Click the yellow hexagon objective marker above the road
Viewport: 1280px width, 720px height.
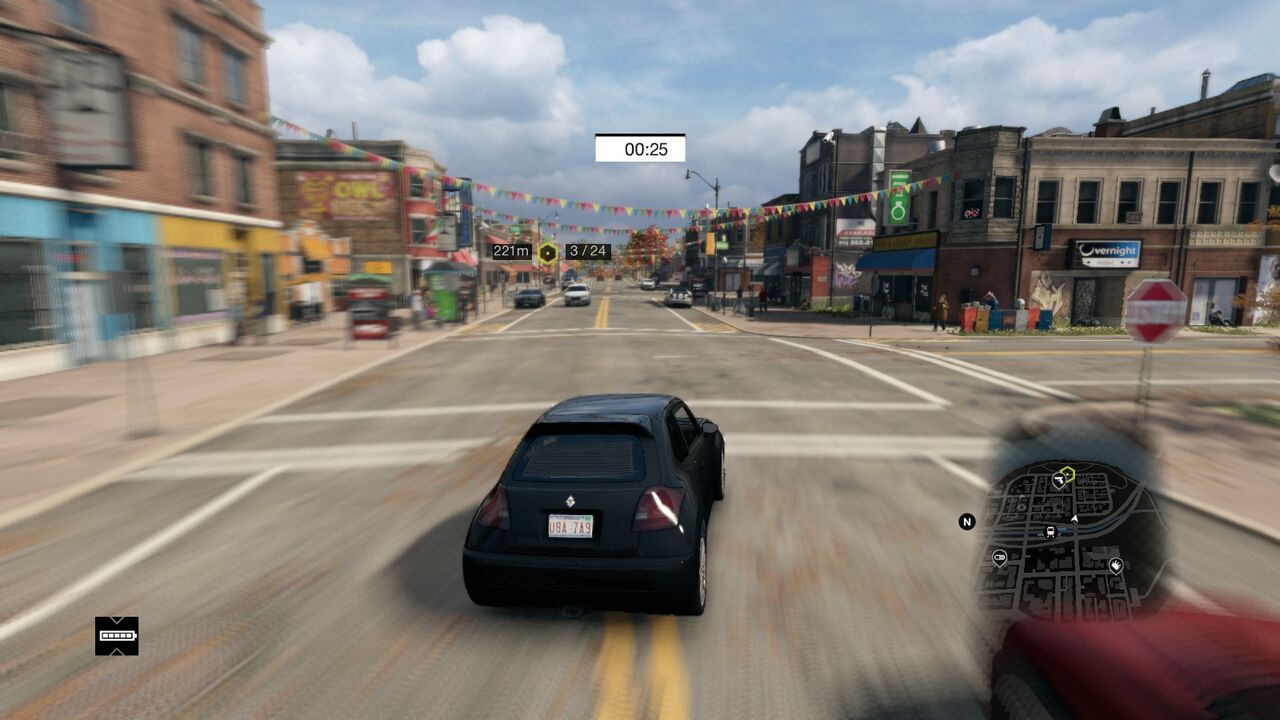pyautogui.click(x=547, y=252)
